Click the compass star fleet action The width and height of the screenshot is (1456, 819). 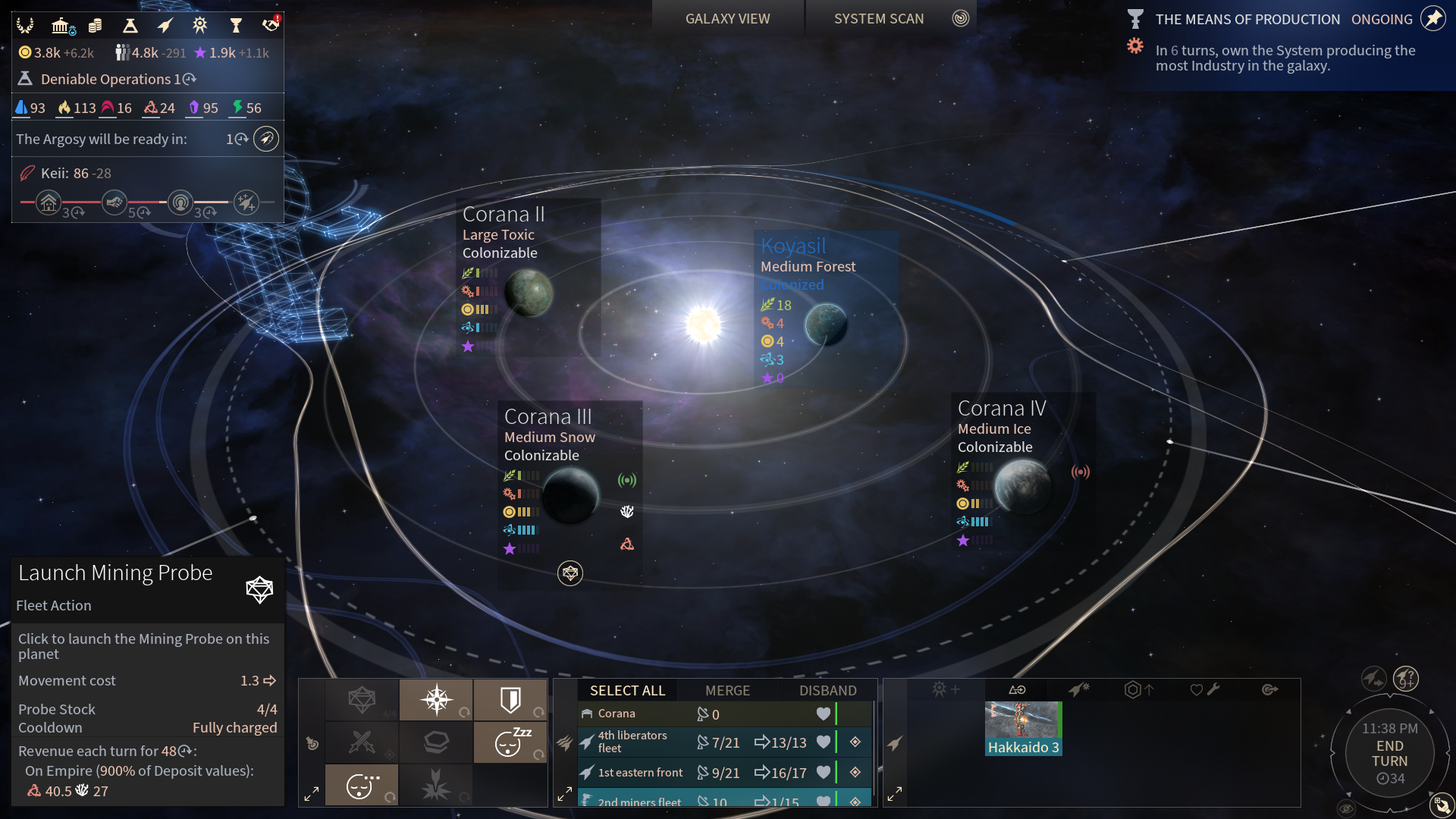pyautogui.click(x=437, y=699)
